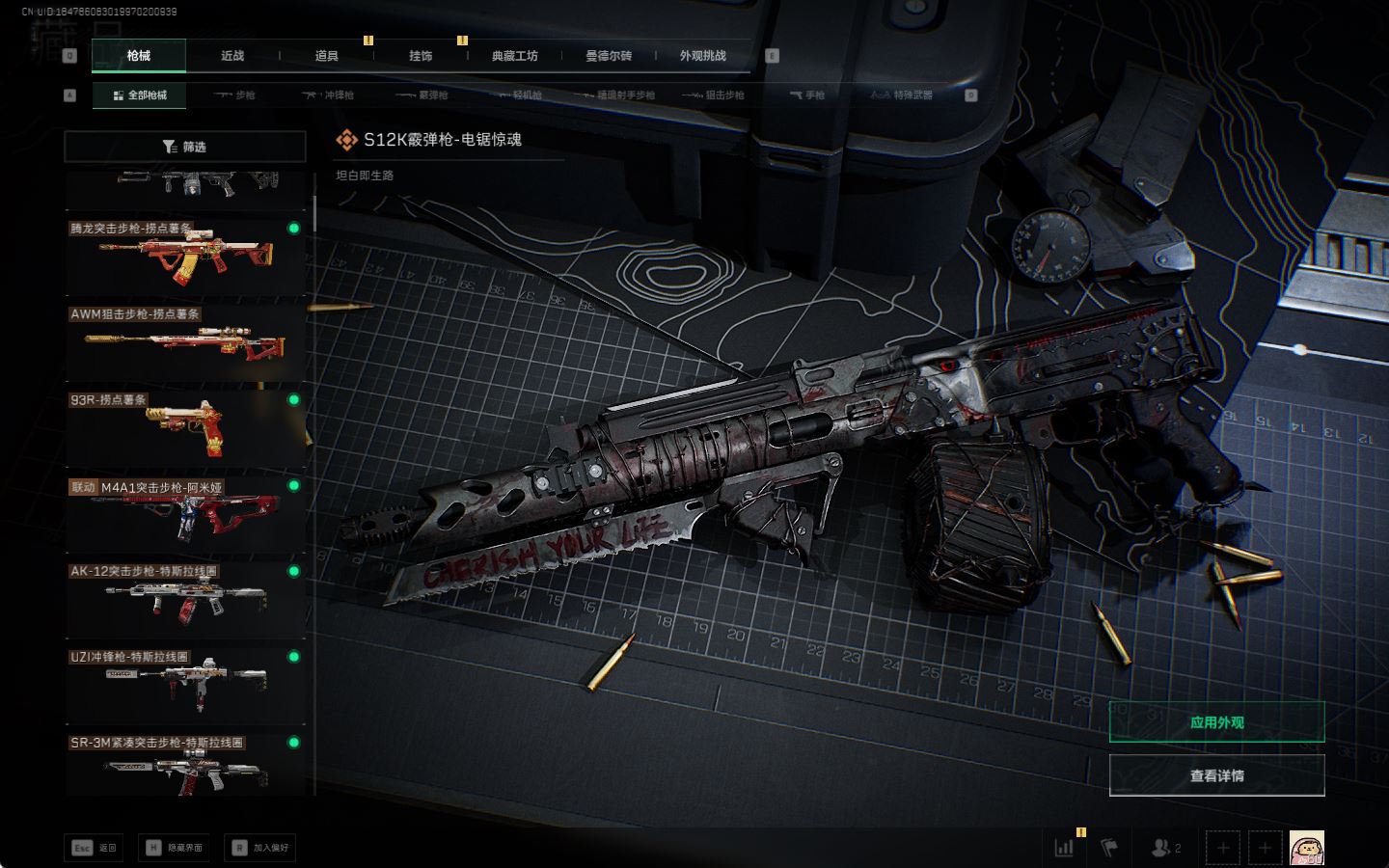The width and height of the screenshot is (1389, 868).
Task: Select the M4A1突击步枪-阿米娅 skin
Action: coord(184,513)
